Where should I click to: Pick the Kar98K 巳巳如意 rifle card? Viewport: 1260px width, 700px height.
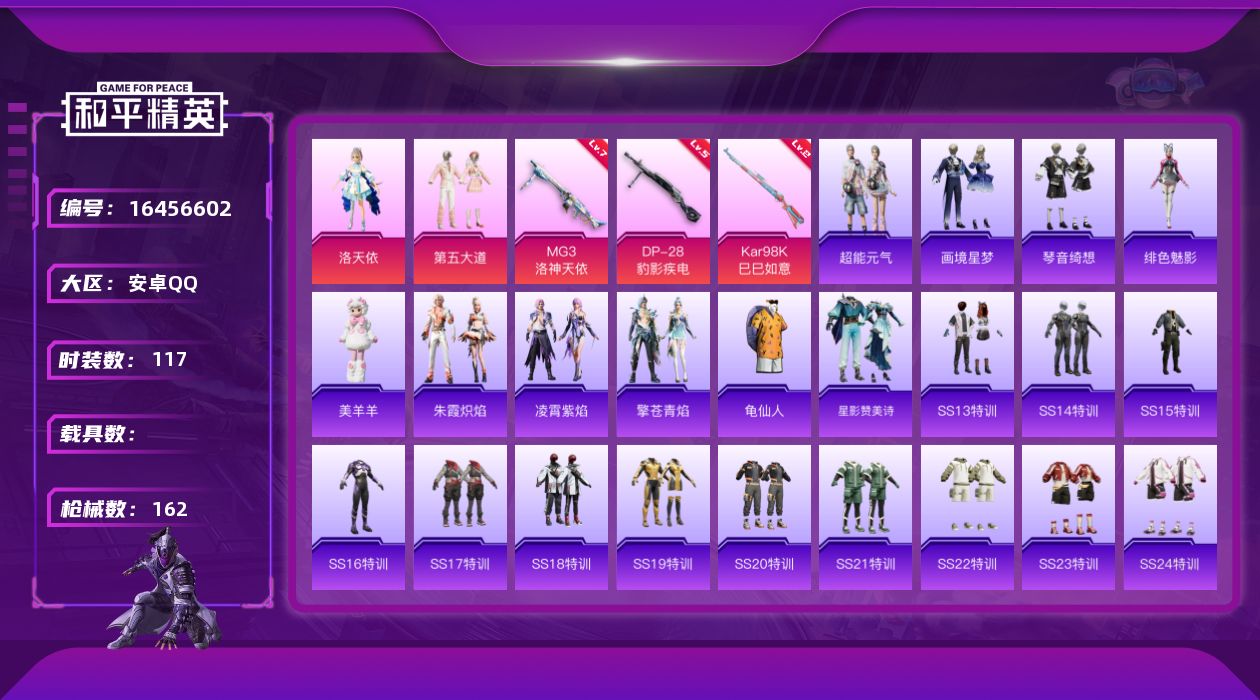click(x=764, y=211)
